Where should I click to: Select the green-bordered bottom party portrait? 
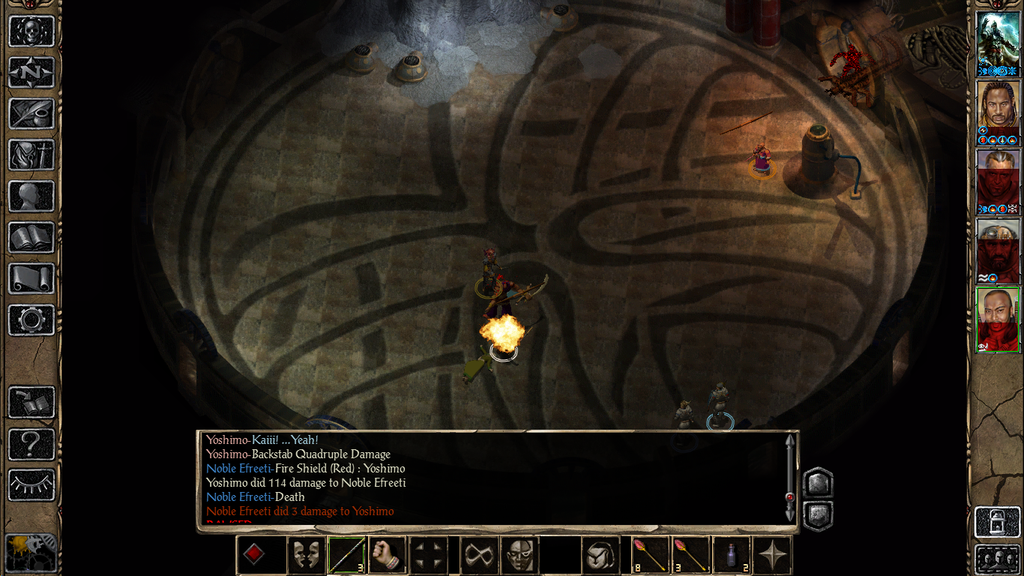(x=997, y=320)
